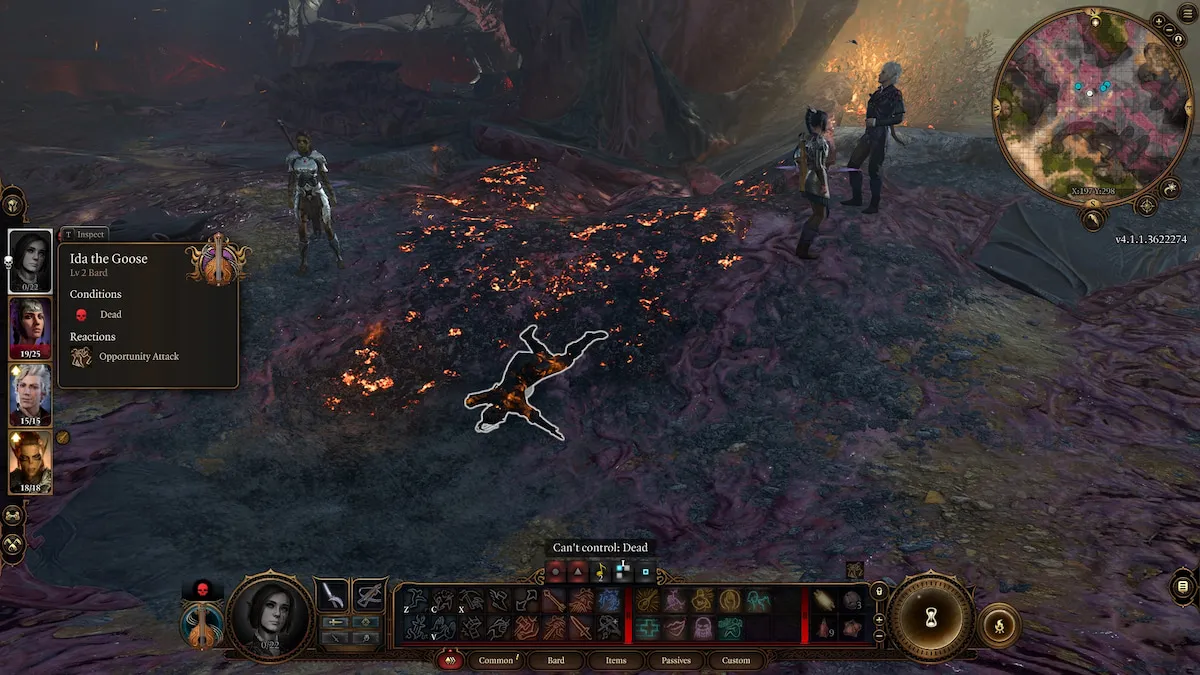The width and height of the screenshot is (1200, 675).
Task: Click the hourglass end turn button
Action: pyautogui.click(x=931, y=614)
